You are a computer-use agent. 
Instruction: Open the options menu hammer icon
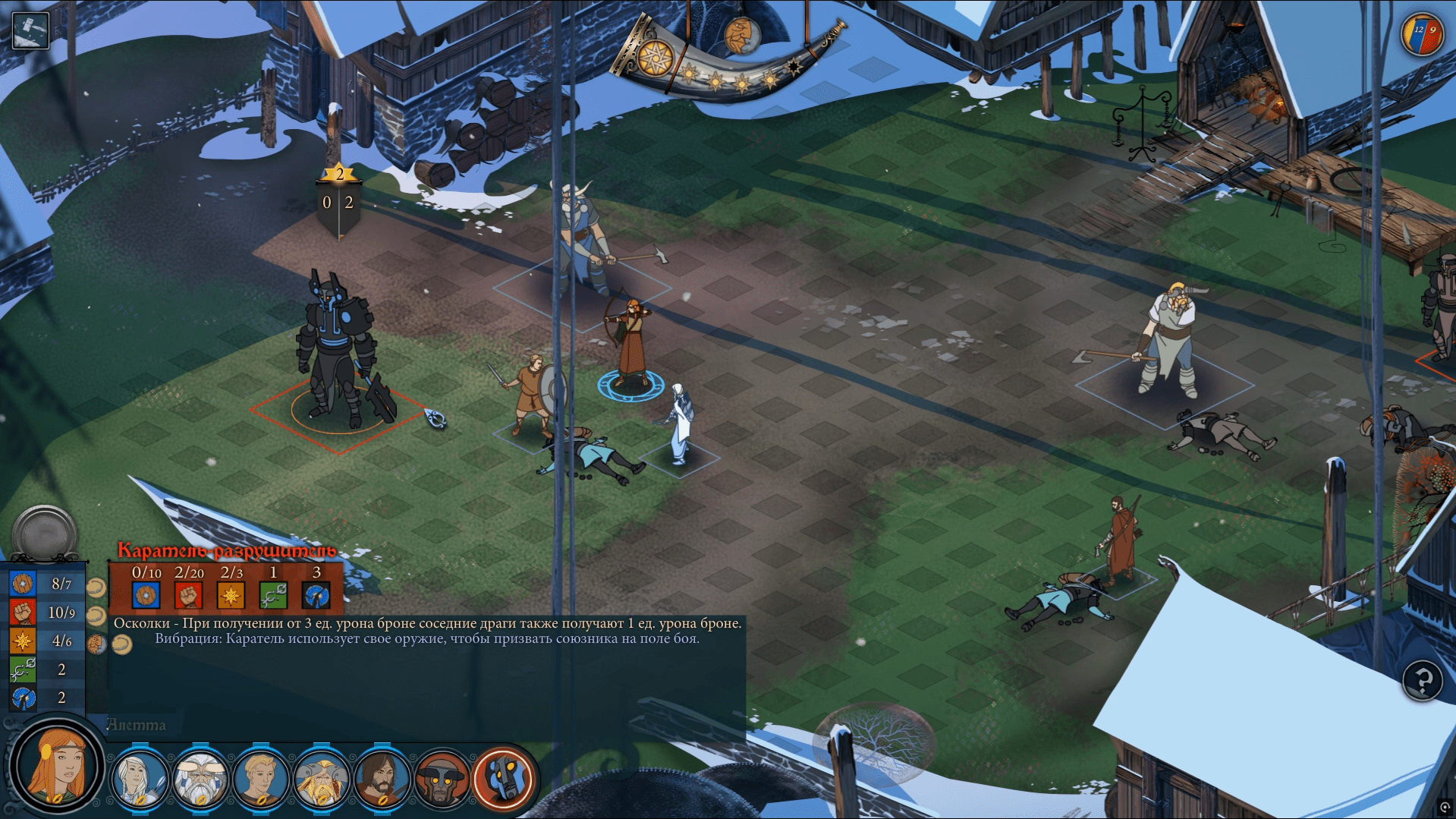click(x=30, y=30)
